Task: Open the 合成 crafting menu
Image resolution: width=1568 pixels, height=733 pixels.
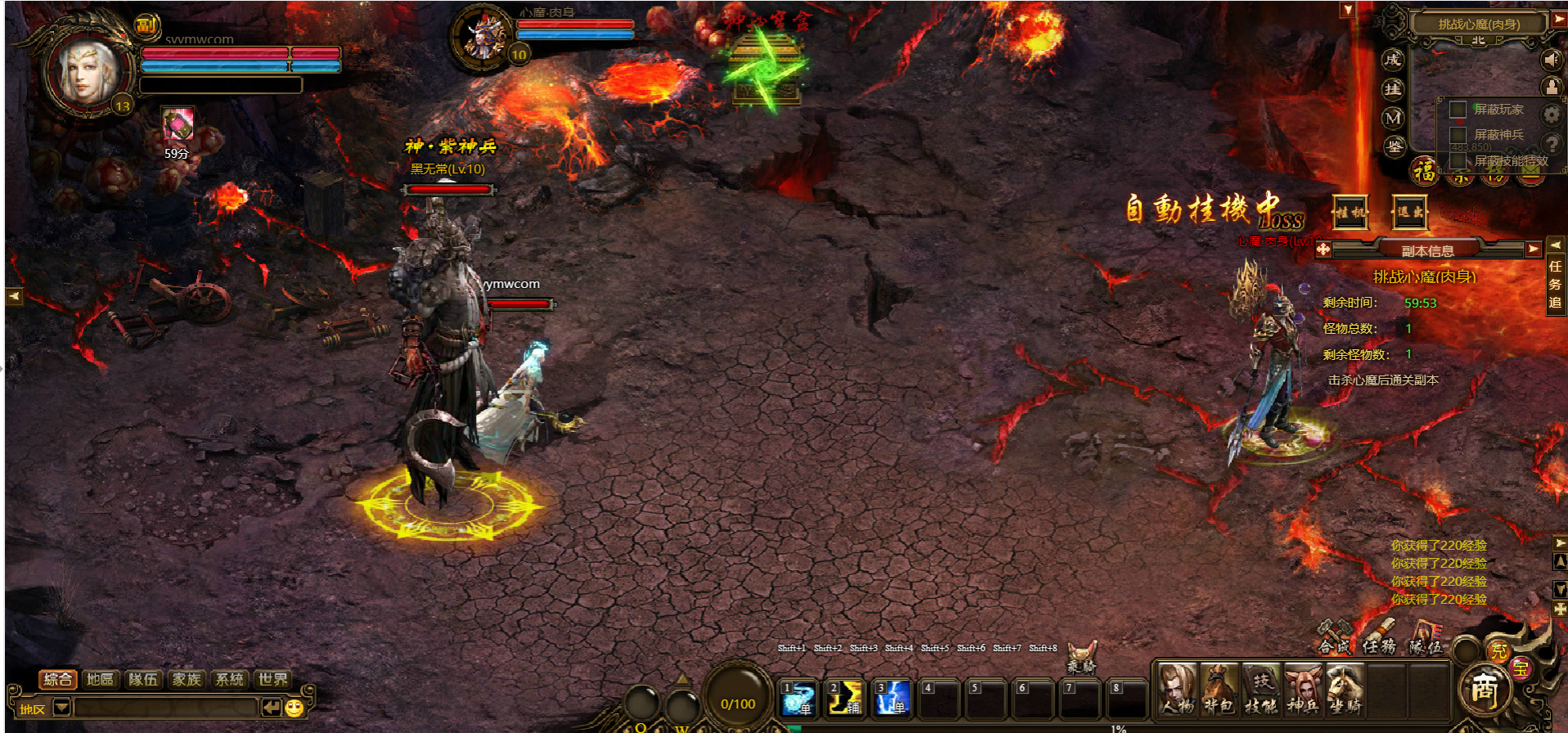Action: click(x=1335, y=638)
